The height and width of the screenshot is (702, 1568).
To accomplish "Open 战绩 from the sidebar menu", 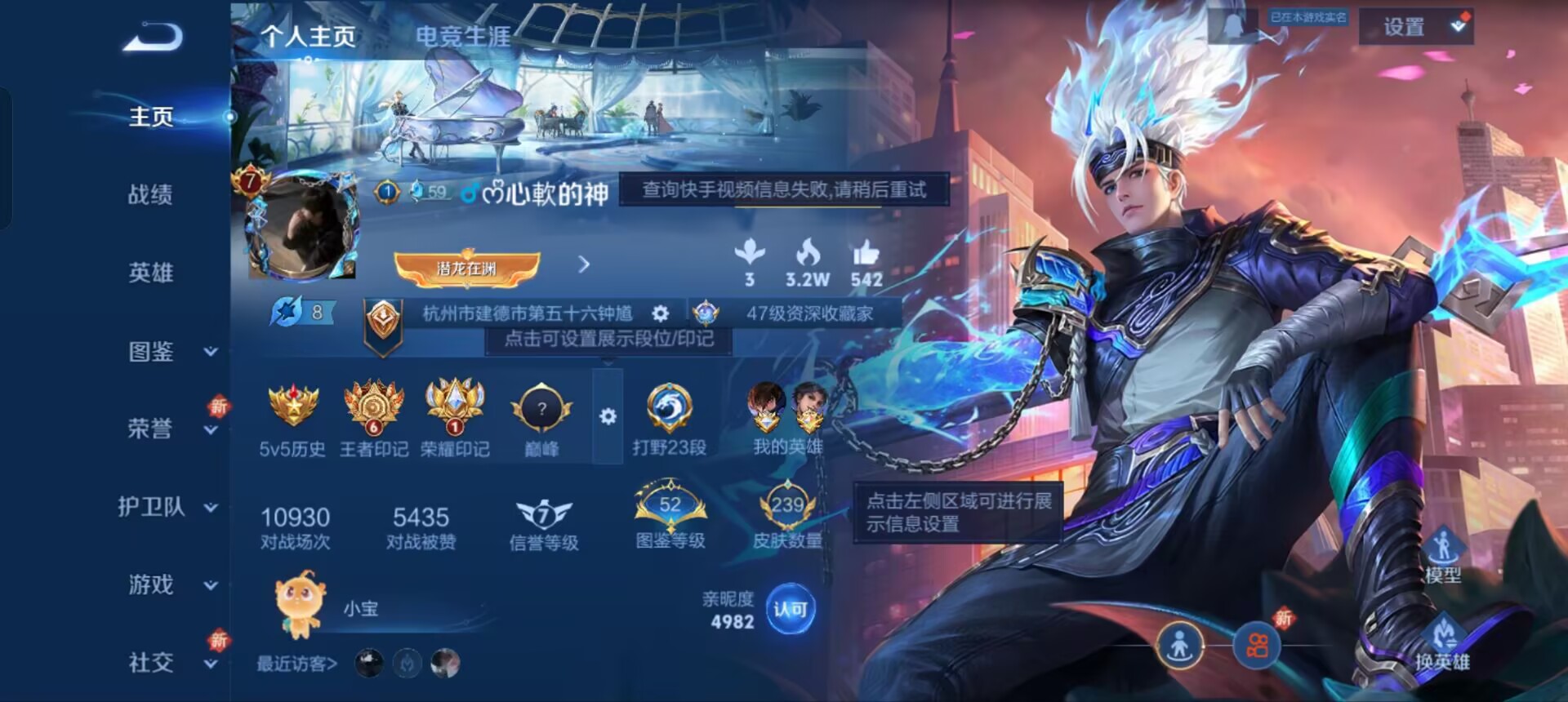I will coord(152,193).
